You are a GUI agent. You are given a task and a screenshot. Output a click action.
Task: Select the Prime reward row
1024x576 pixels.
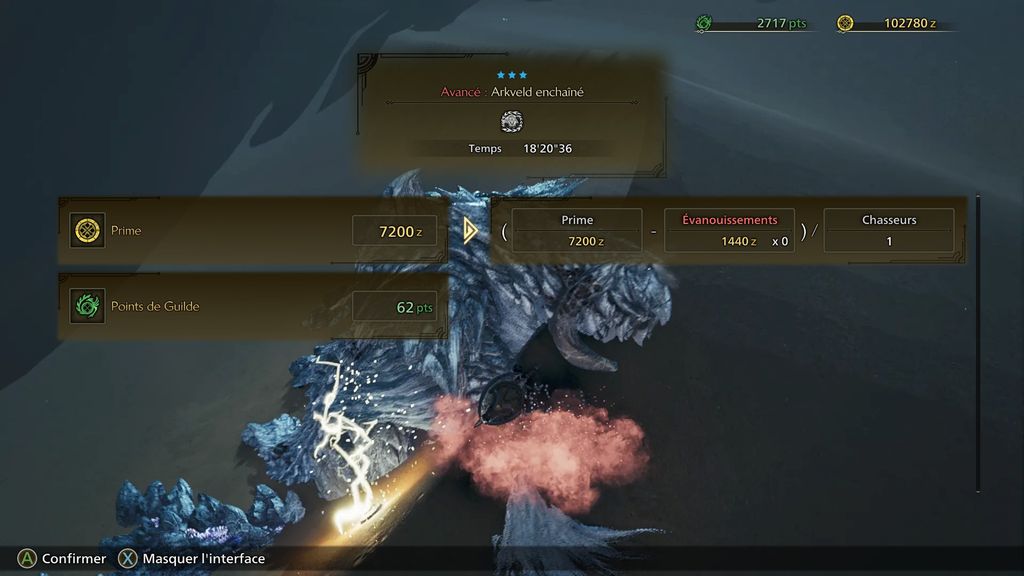coord(254,231)
